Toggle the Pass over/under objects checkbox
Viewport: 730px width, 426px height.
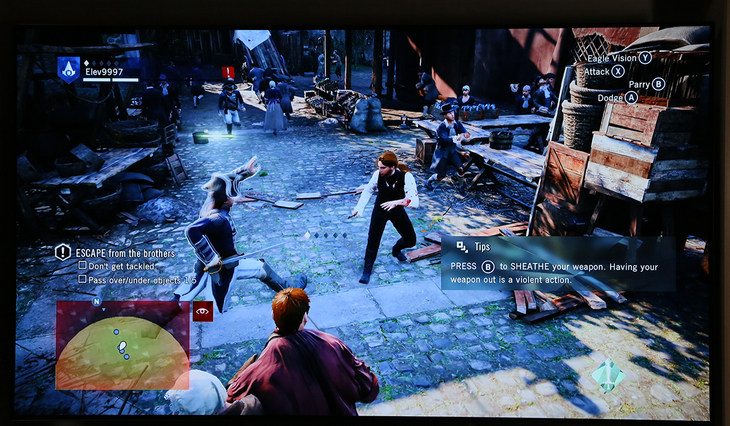82,279
